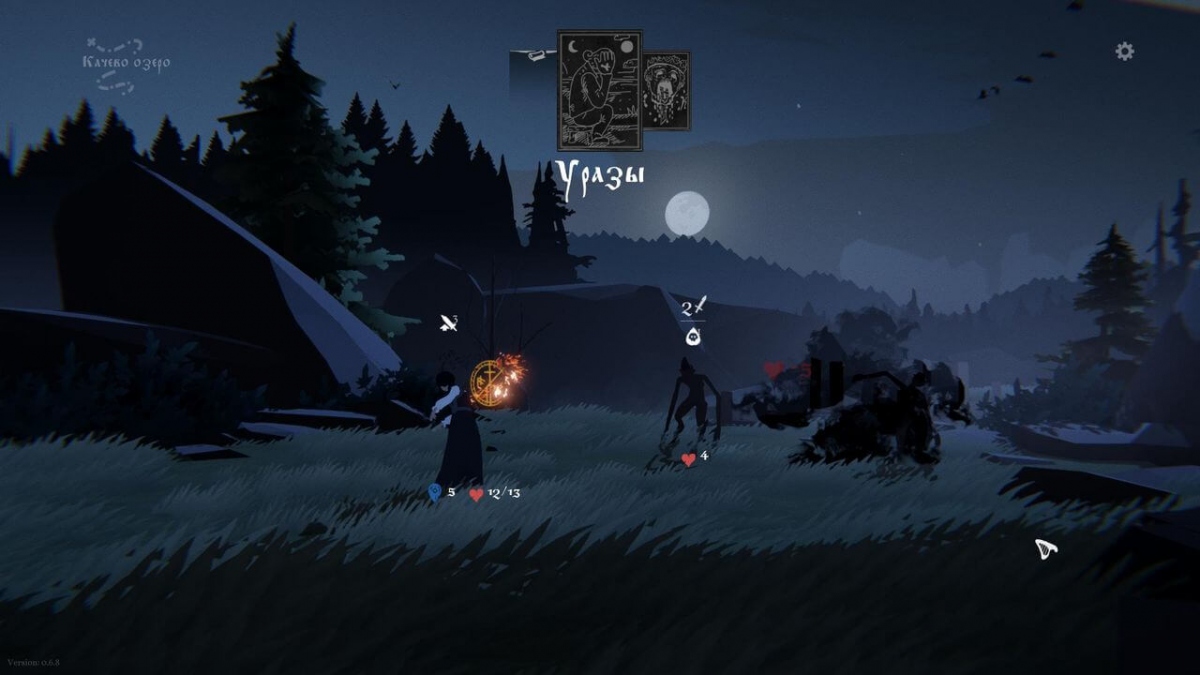Open settings with the gear icon

(x=1125, y=52)
